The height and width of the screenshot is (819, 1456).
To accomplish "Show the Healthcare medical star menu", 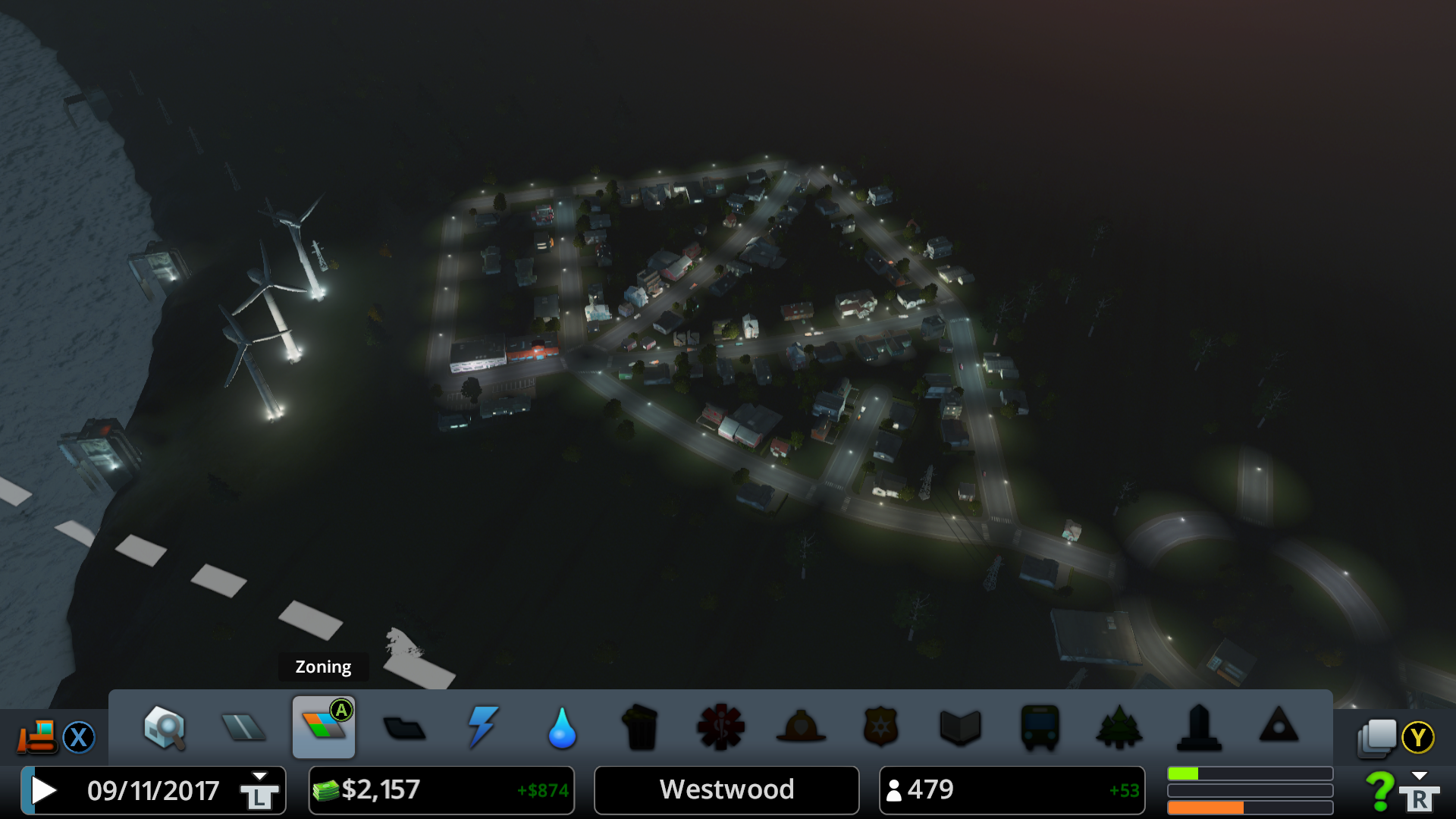I will 720,728.
